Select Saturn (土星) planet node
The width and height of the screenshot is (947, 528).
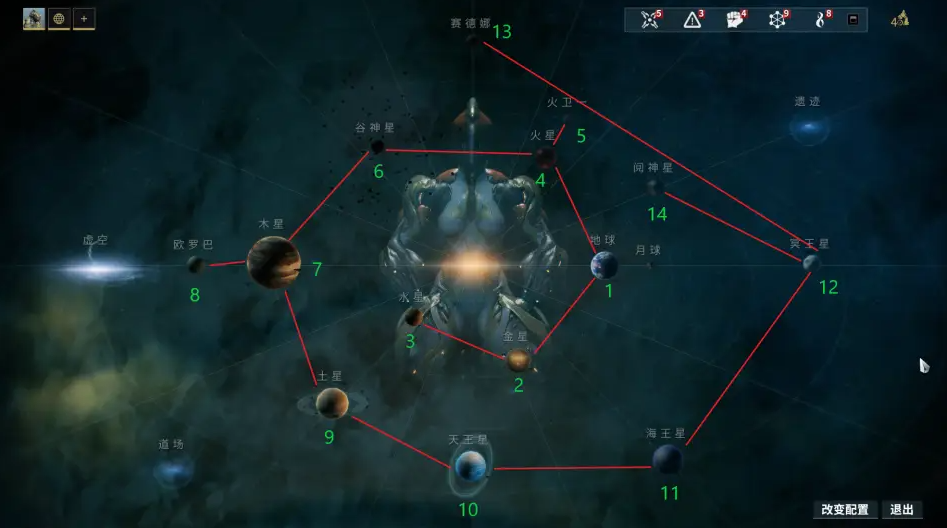coord(332,403)
